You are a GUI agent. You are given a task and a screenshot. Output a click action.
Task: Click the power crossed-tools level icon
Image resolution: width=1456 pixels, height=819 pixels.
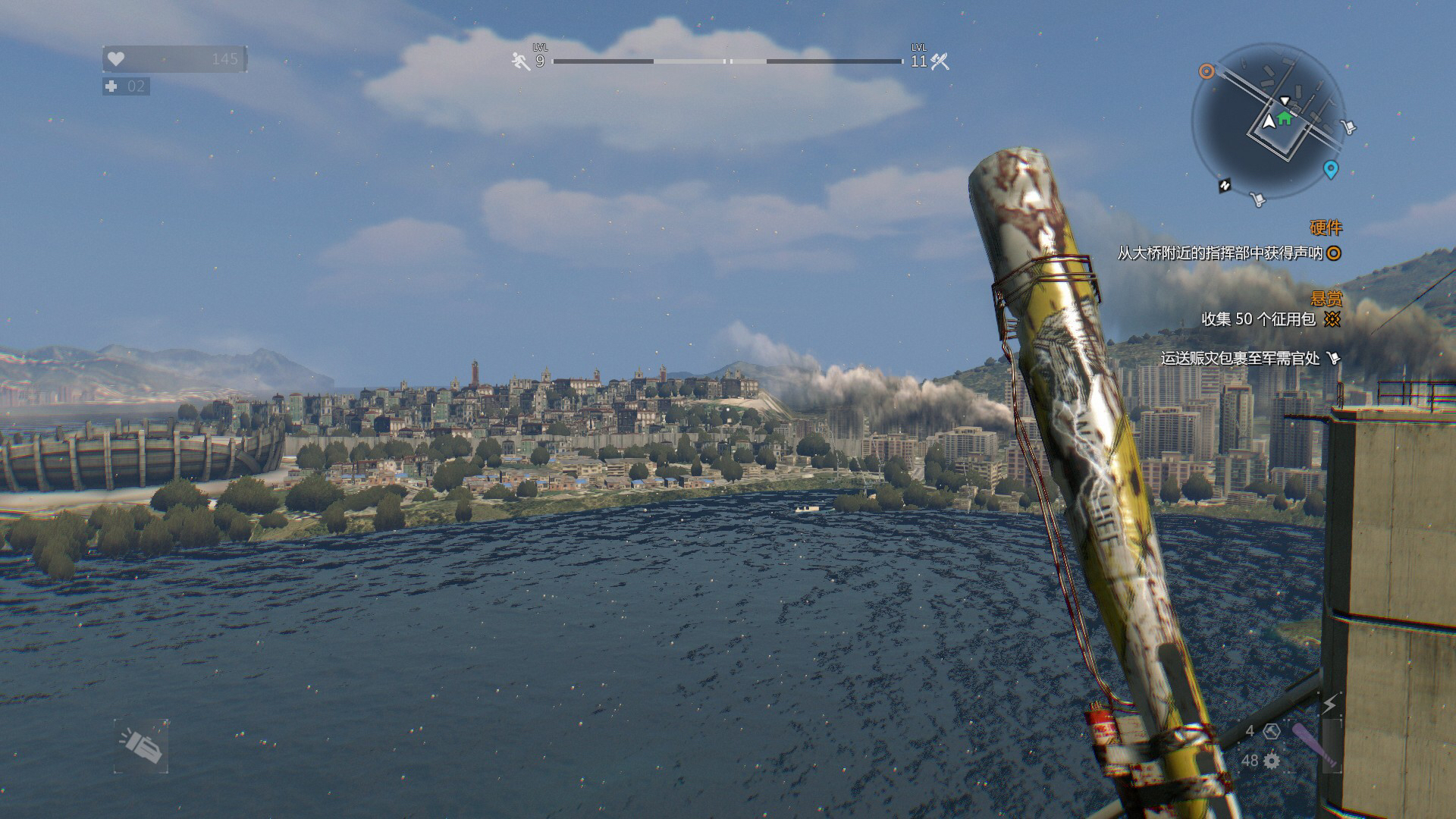(940, 61)
